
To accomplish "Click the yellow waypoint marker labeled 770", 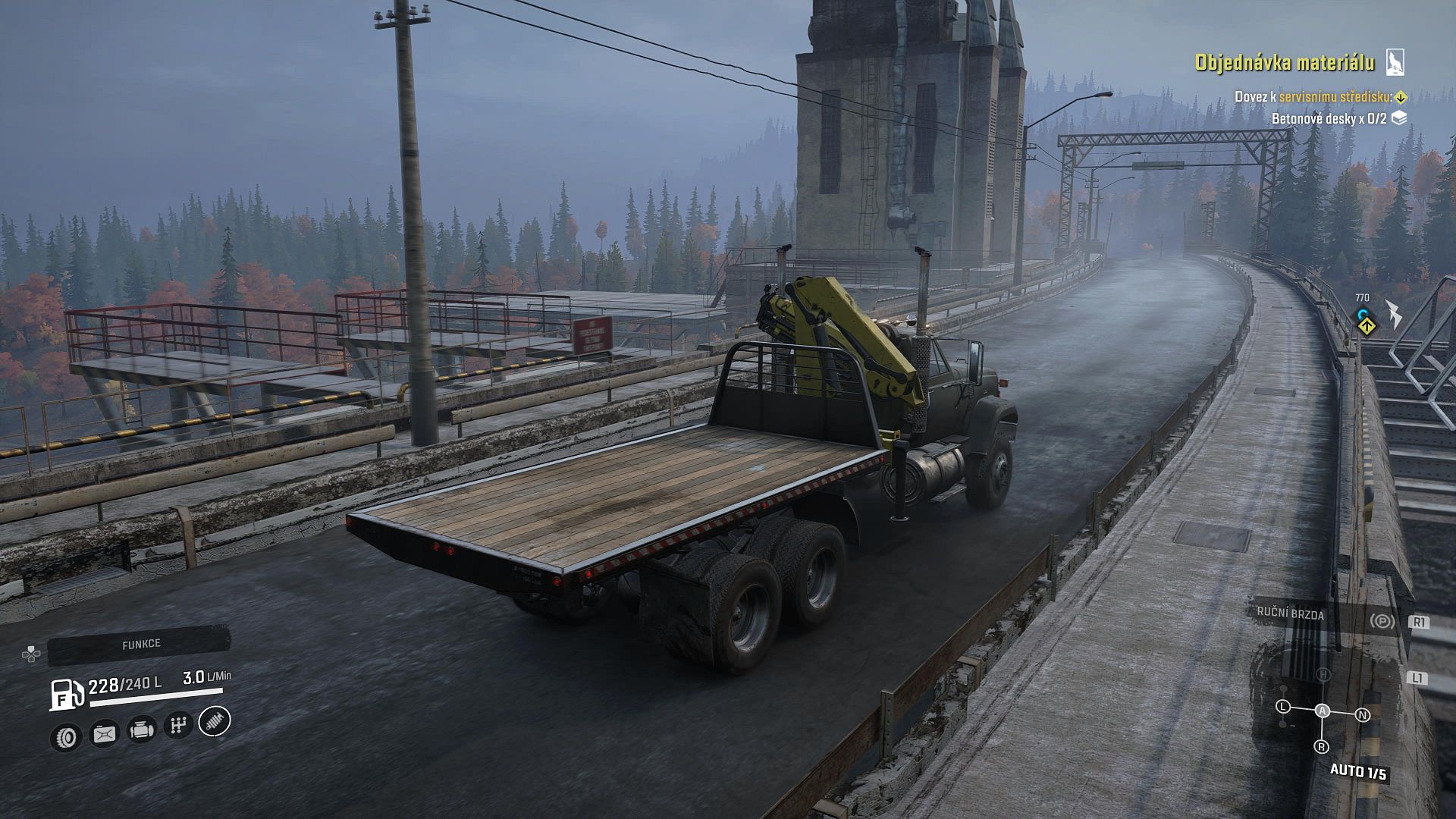I will point(1367,325).
